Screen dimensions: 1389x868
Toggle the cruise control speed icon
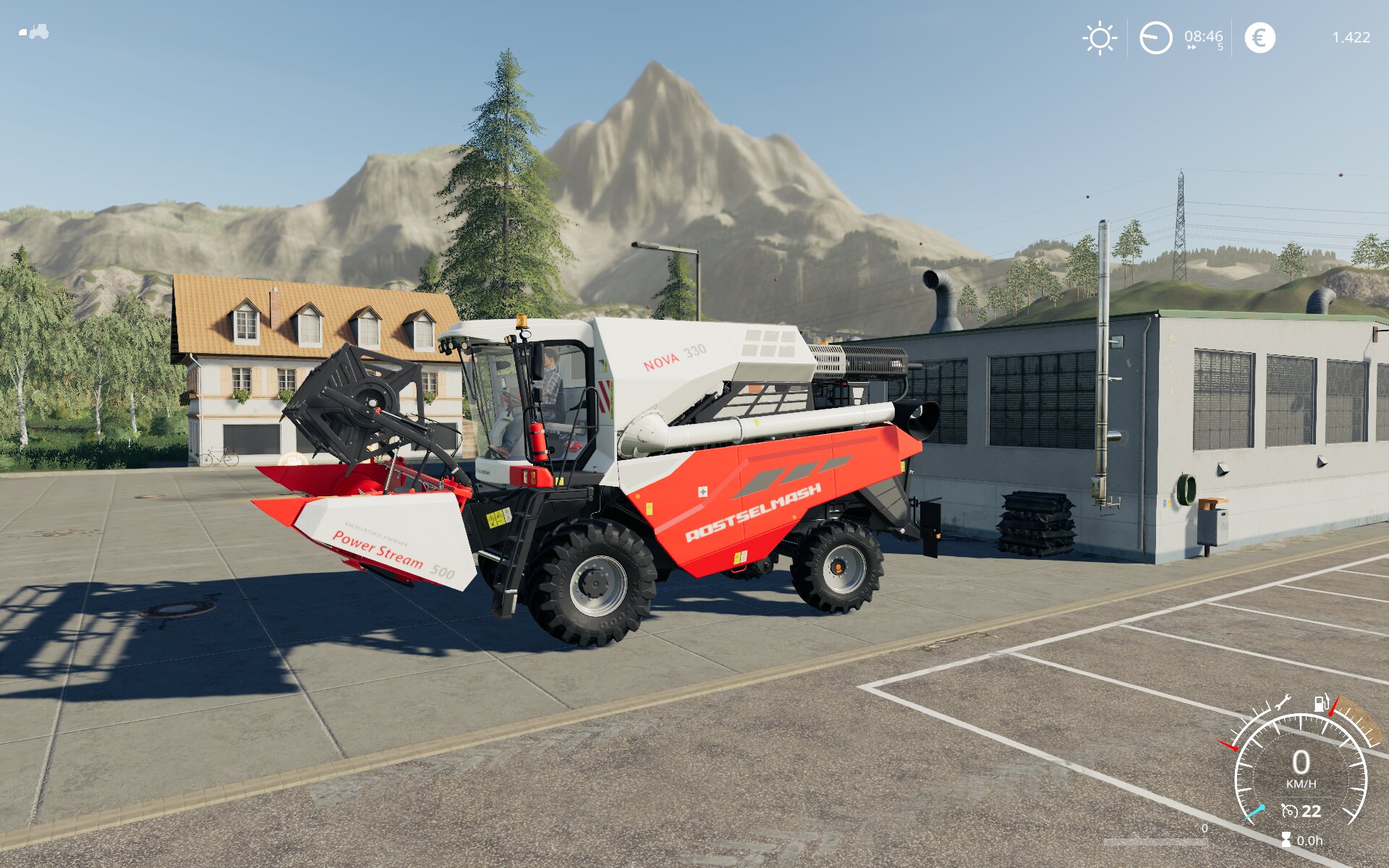[1289, 812]
